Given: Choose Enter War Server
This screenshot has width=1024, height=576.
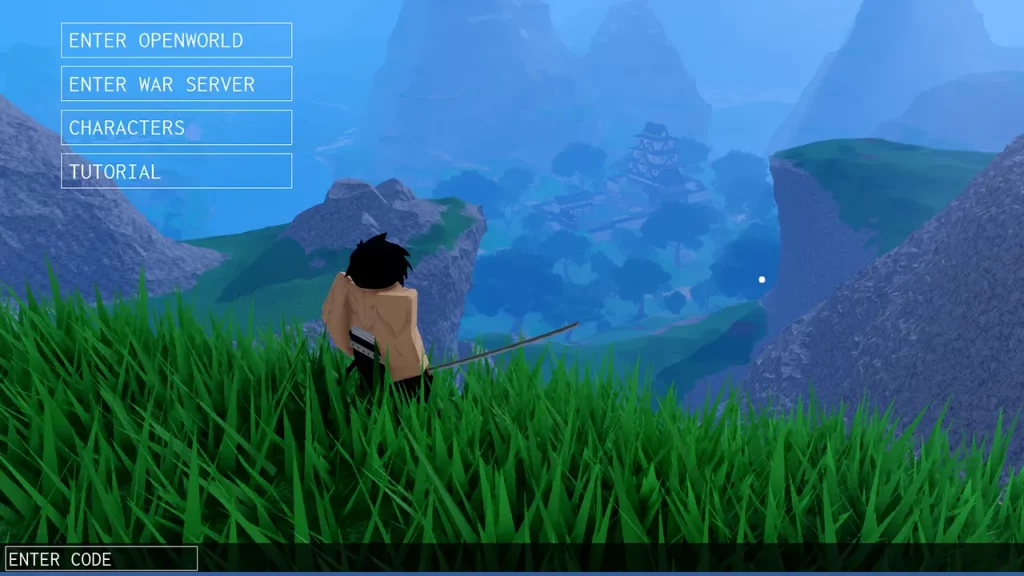Looking at the screenshot, I should (176, 84).
